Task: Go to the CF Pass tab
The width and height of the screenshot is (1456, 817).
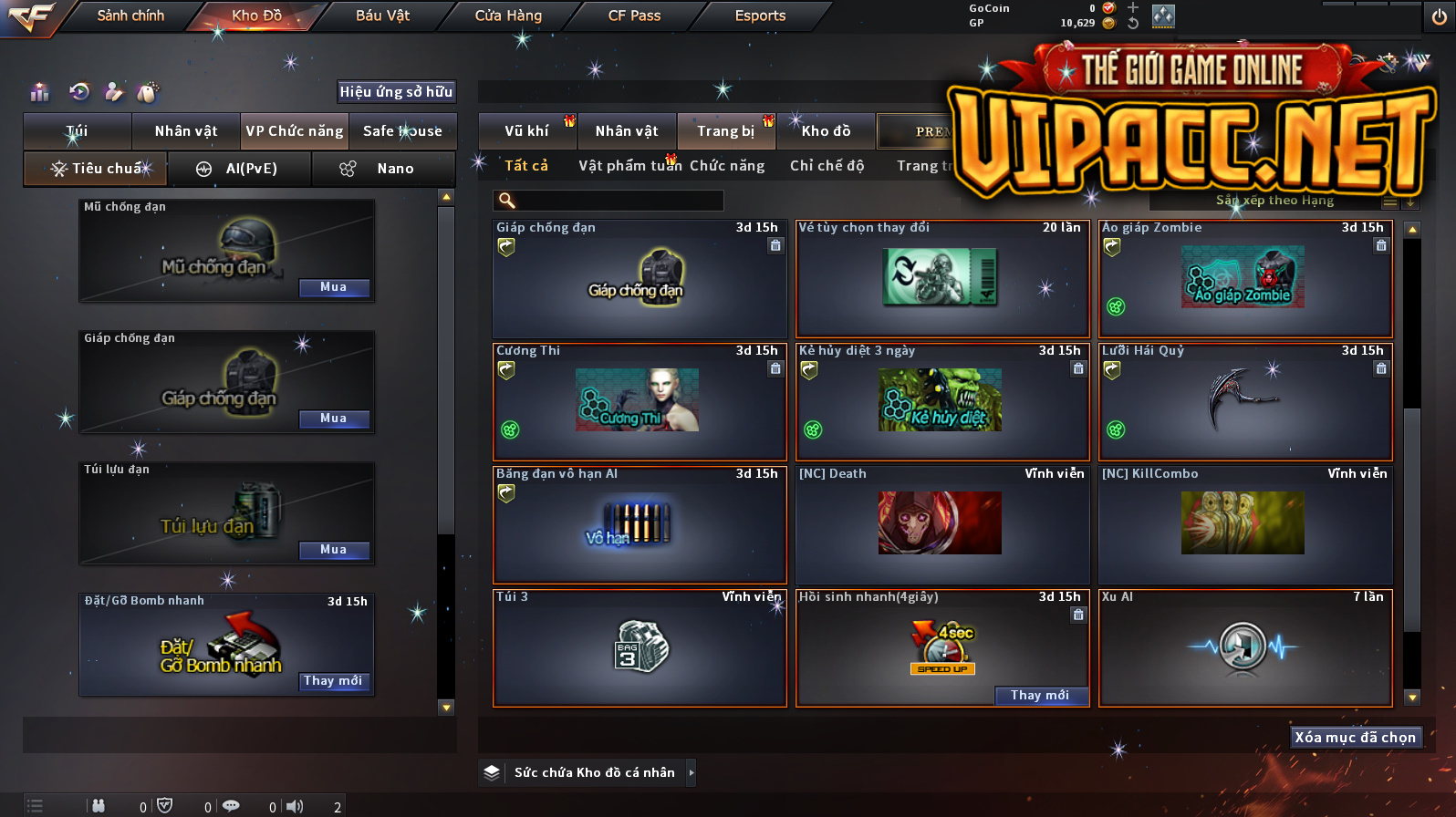Action: (x=634, y=16)
